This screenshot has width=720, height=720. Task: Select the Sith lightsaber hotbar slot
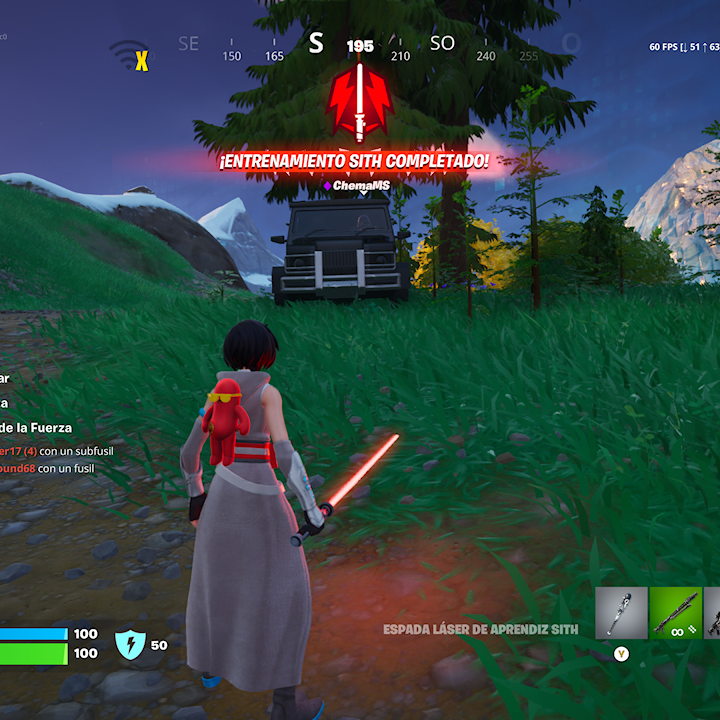tap(621, 612)
